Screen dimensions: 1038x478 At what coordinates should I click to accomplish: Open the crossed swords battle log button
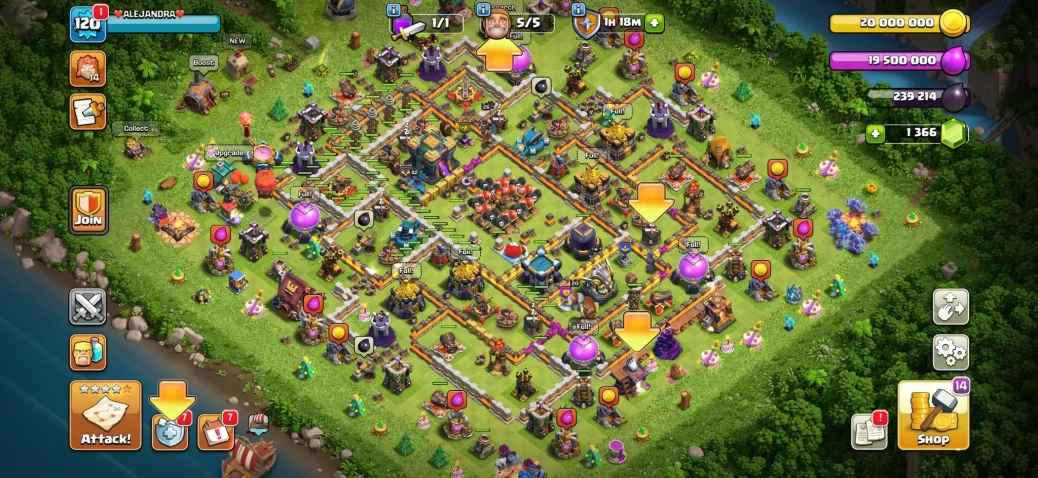88,306
